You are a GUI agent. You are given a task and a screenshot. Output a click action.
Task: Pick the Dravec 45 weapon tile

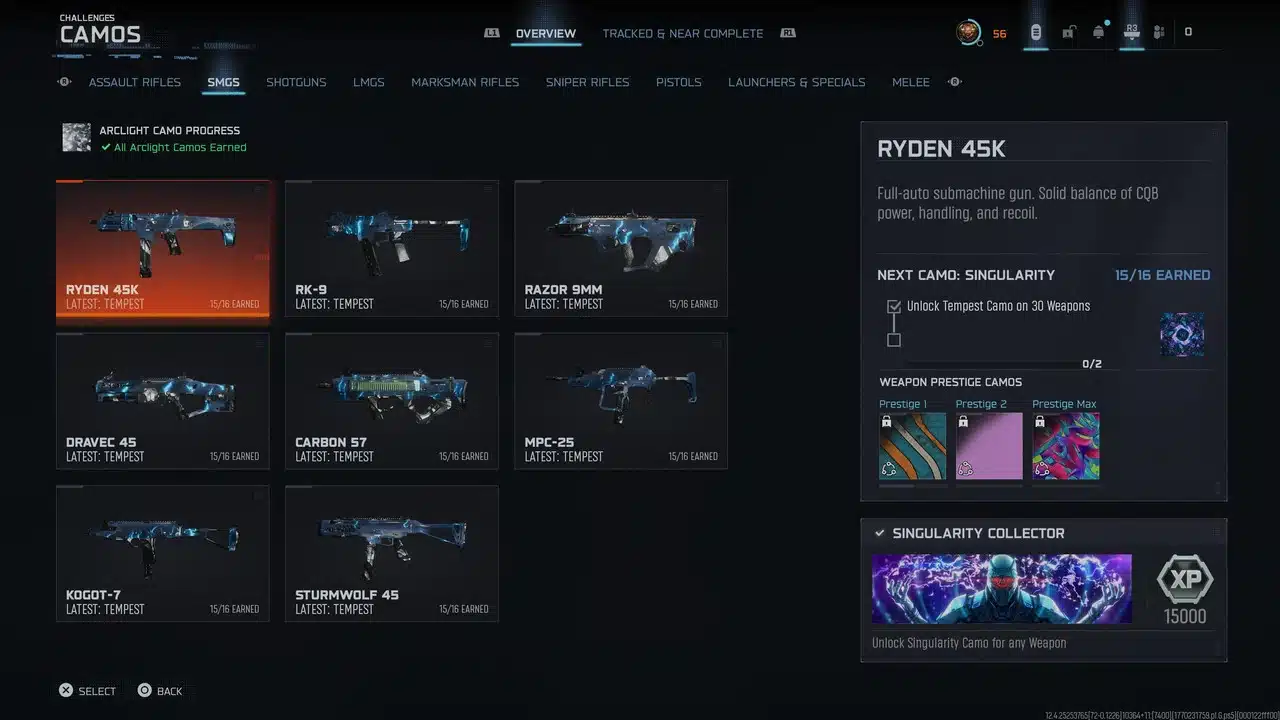(163, 401)
